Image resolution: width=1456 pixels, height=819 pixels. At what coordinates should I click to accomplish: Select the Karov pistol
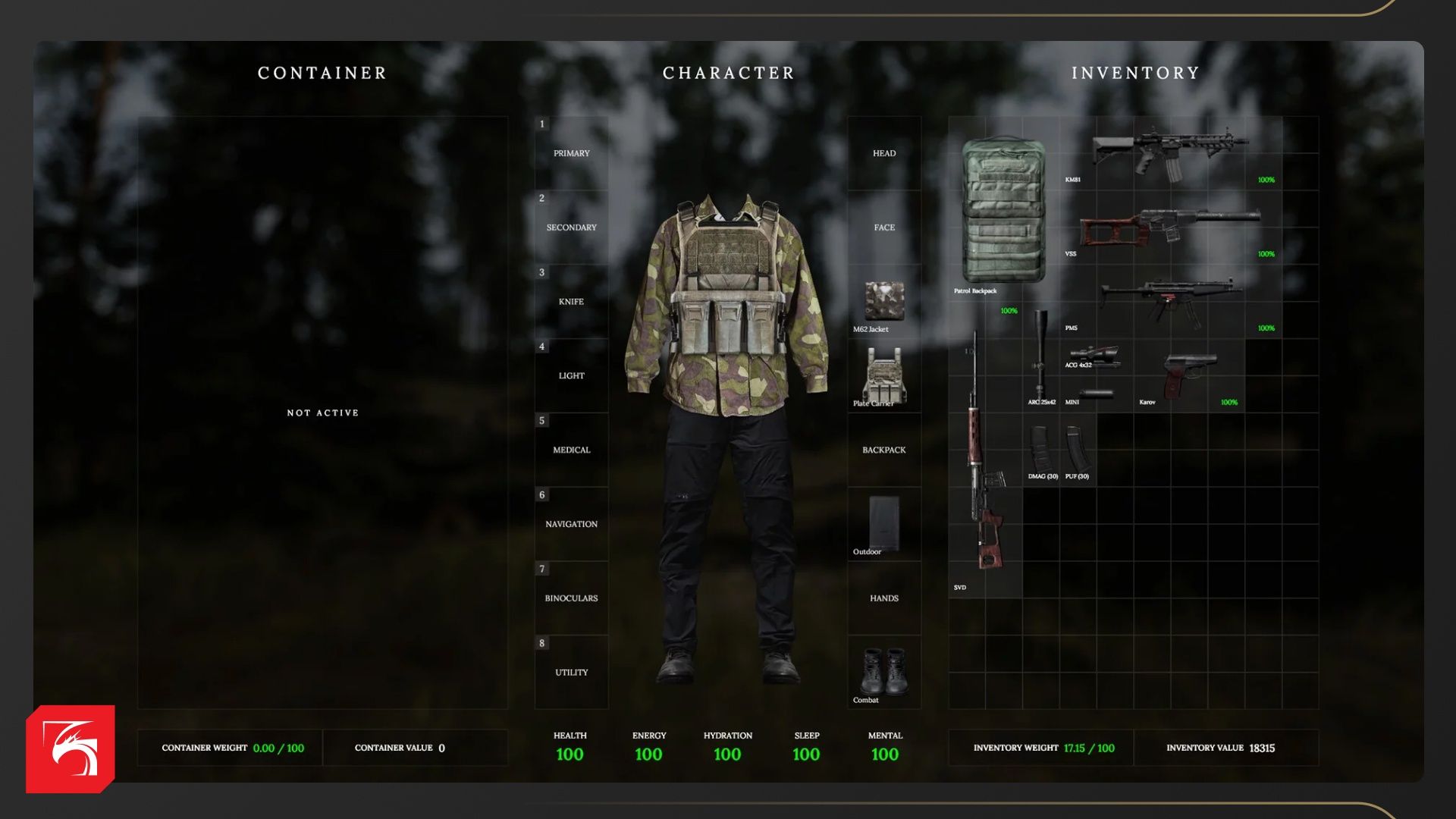click(1189, 375)
